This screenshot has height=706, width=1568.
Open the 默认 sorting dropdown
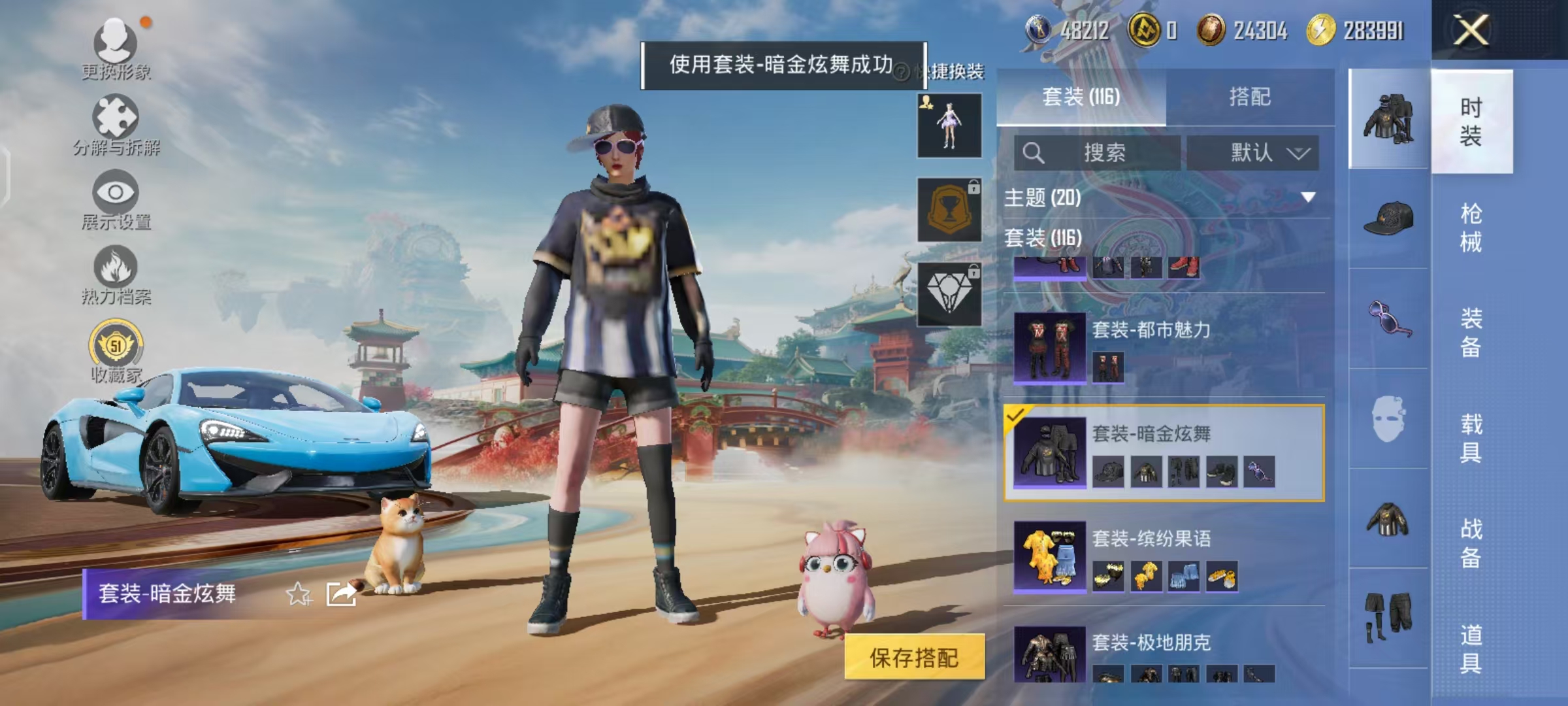(1252, 152)
